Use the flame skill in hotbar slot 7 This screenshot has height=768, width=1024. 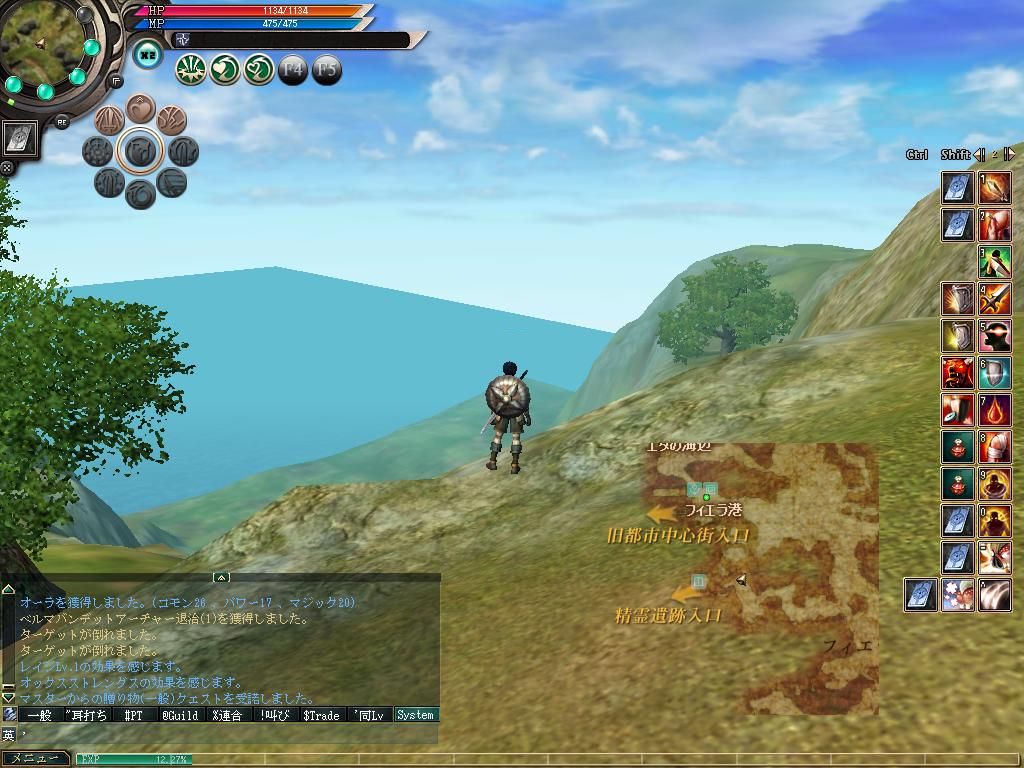(x=995, y=410)
